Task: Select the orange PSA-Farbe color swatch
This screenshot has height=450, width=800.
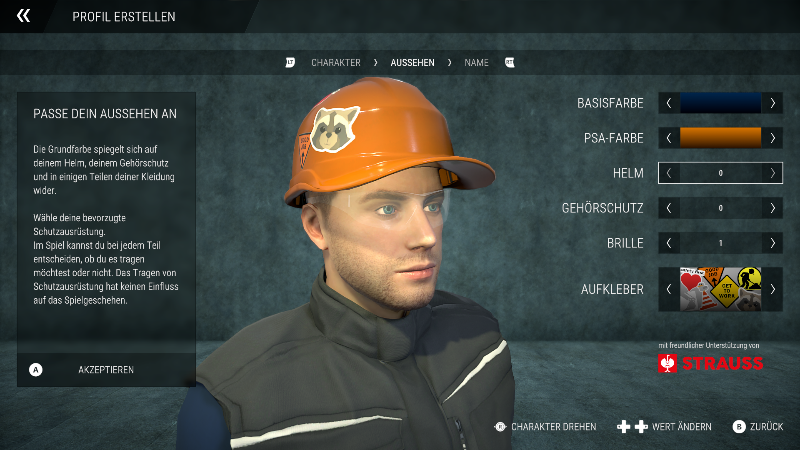Action: tap(720, 138)
